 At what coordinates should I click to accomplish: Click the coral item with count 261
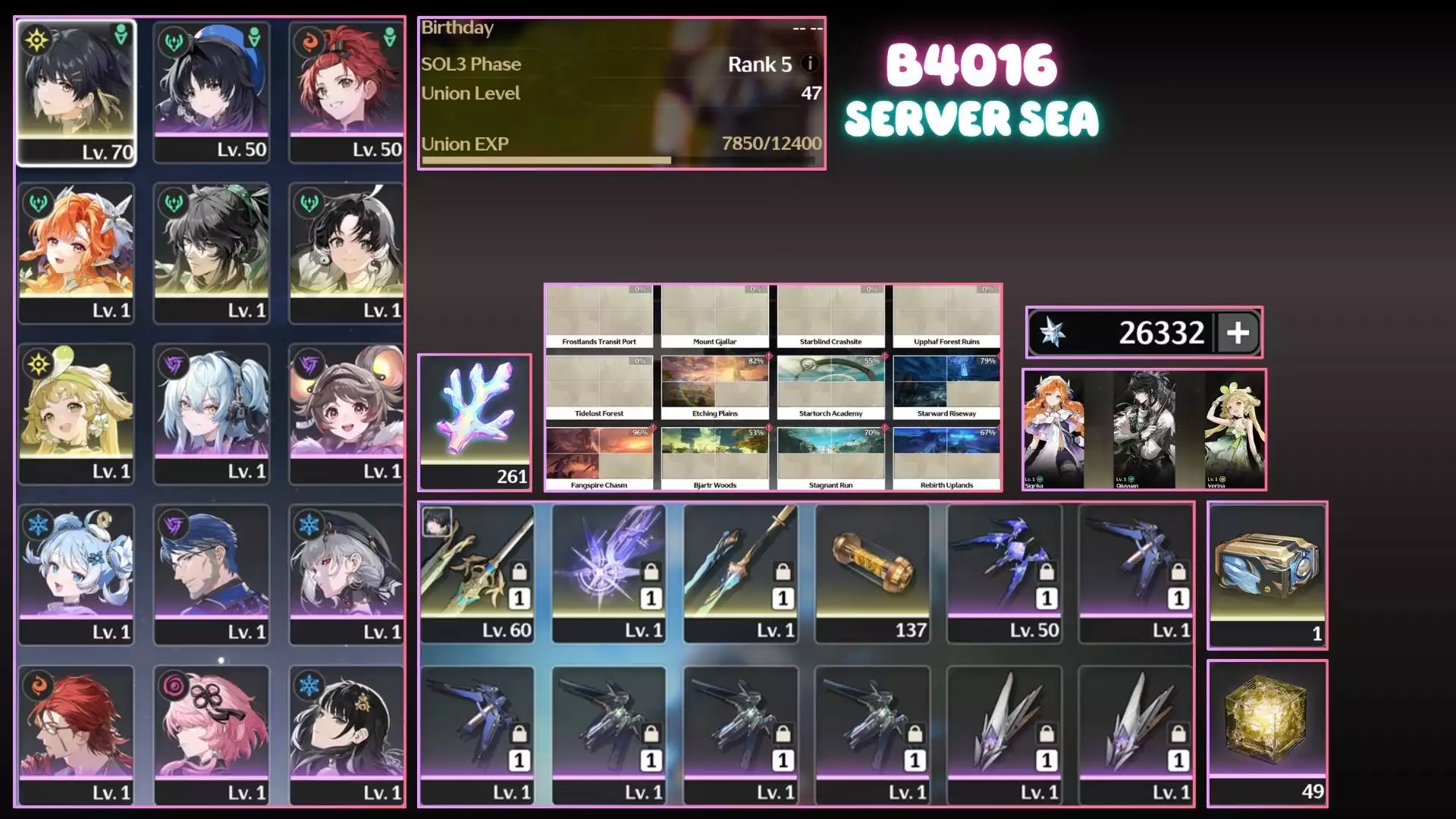pos(475,422)
